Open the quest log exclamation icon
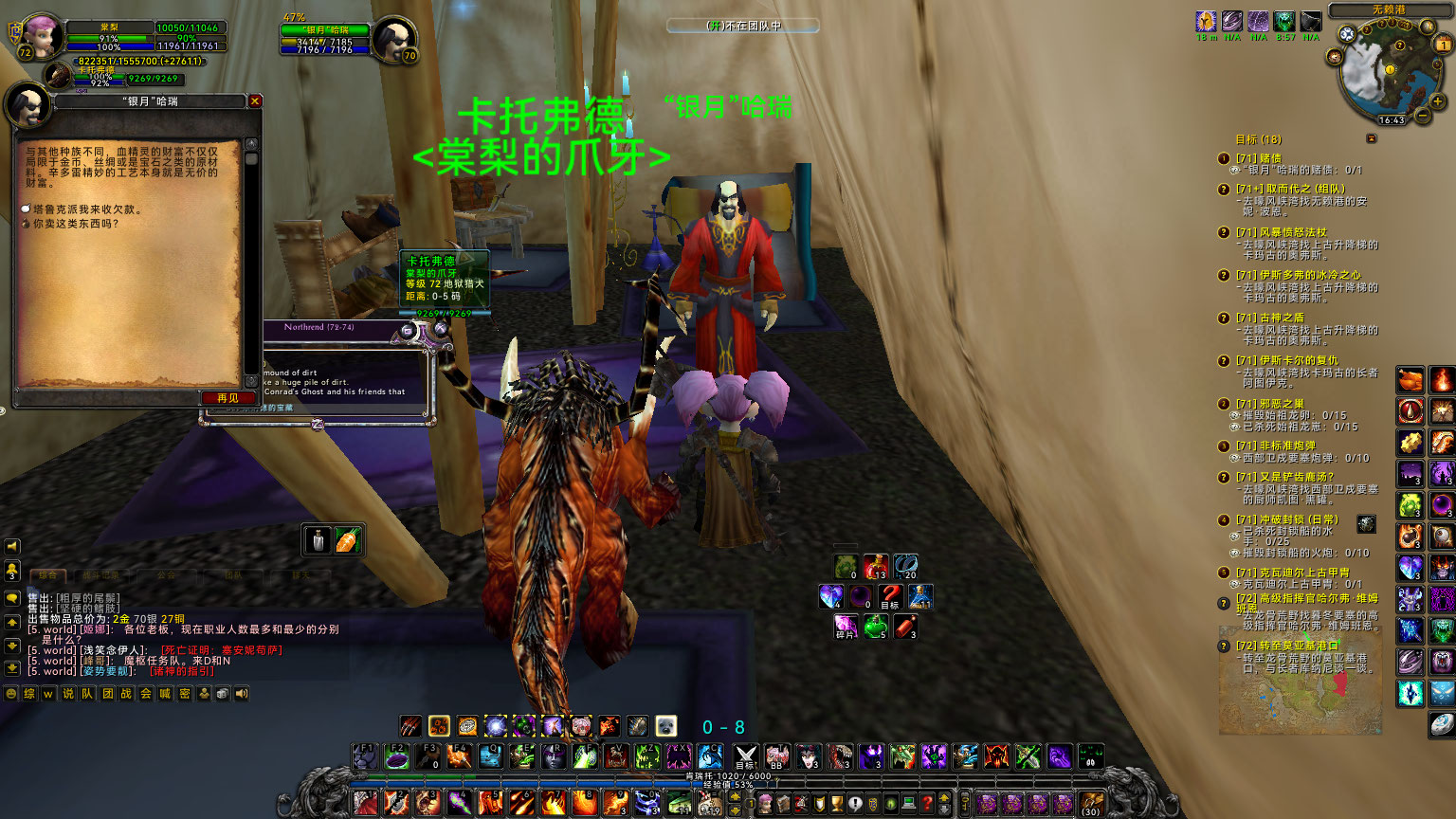Image resolution: width=1456 pixels, height=819 pixels. tap(855, 802)
